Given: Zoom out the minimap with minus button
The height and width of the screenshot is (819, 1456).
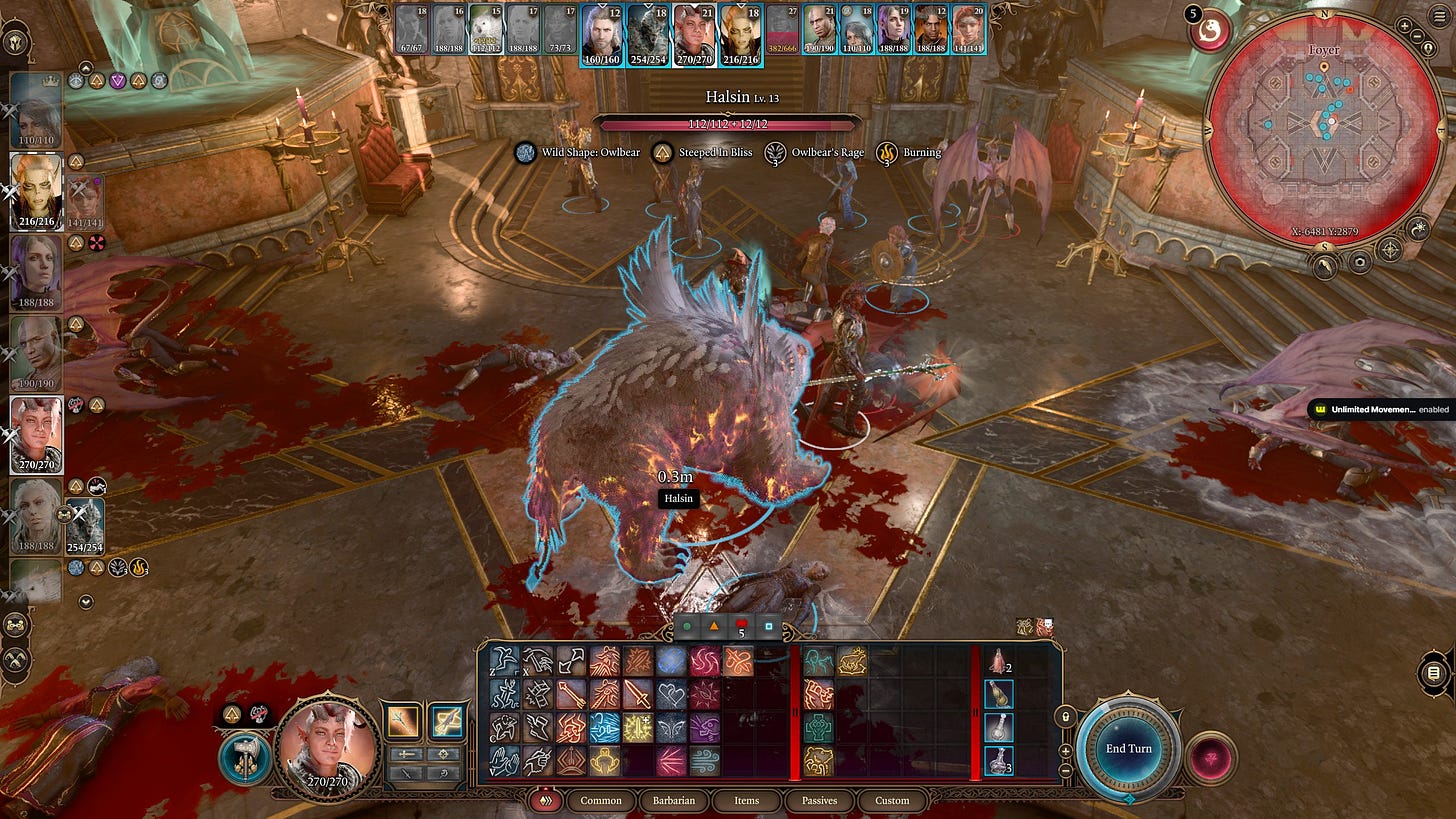Looking at the screenshot, I should pyautogui.click(x=1418, y=37).
